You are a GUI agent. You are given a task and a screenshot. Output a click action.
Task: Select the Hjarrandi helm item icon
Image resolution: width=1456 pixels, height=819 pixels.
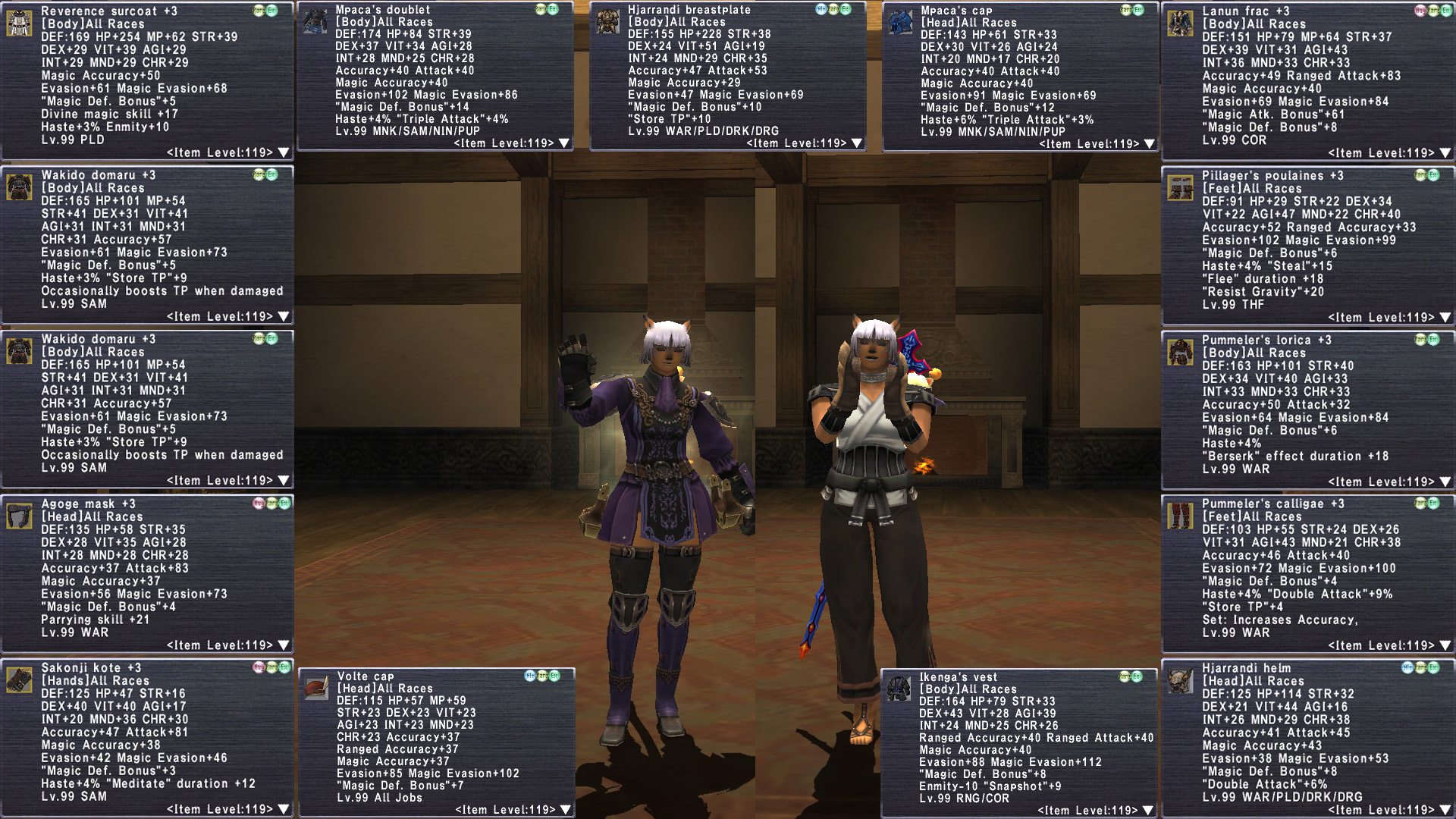(1180, 680)
